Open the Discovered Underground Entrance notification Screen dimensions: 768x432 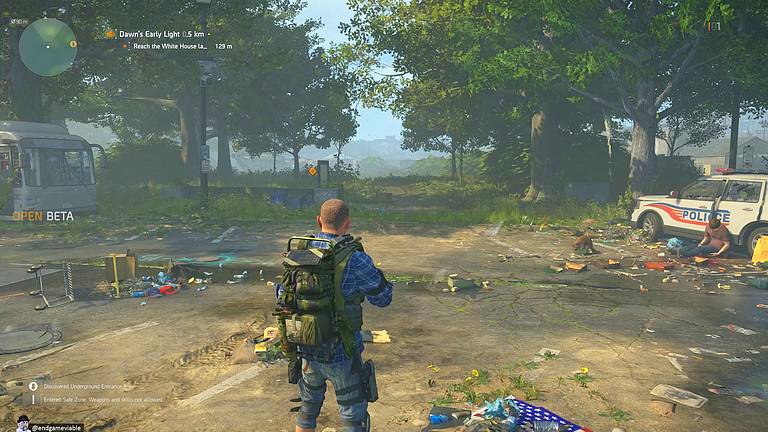click(81, 386)
